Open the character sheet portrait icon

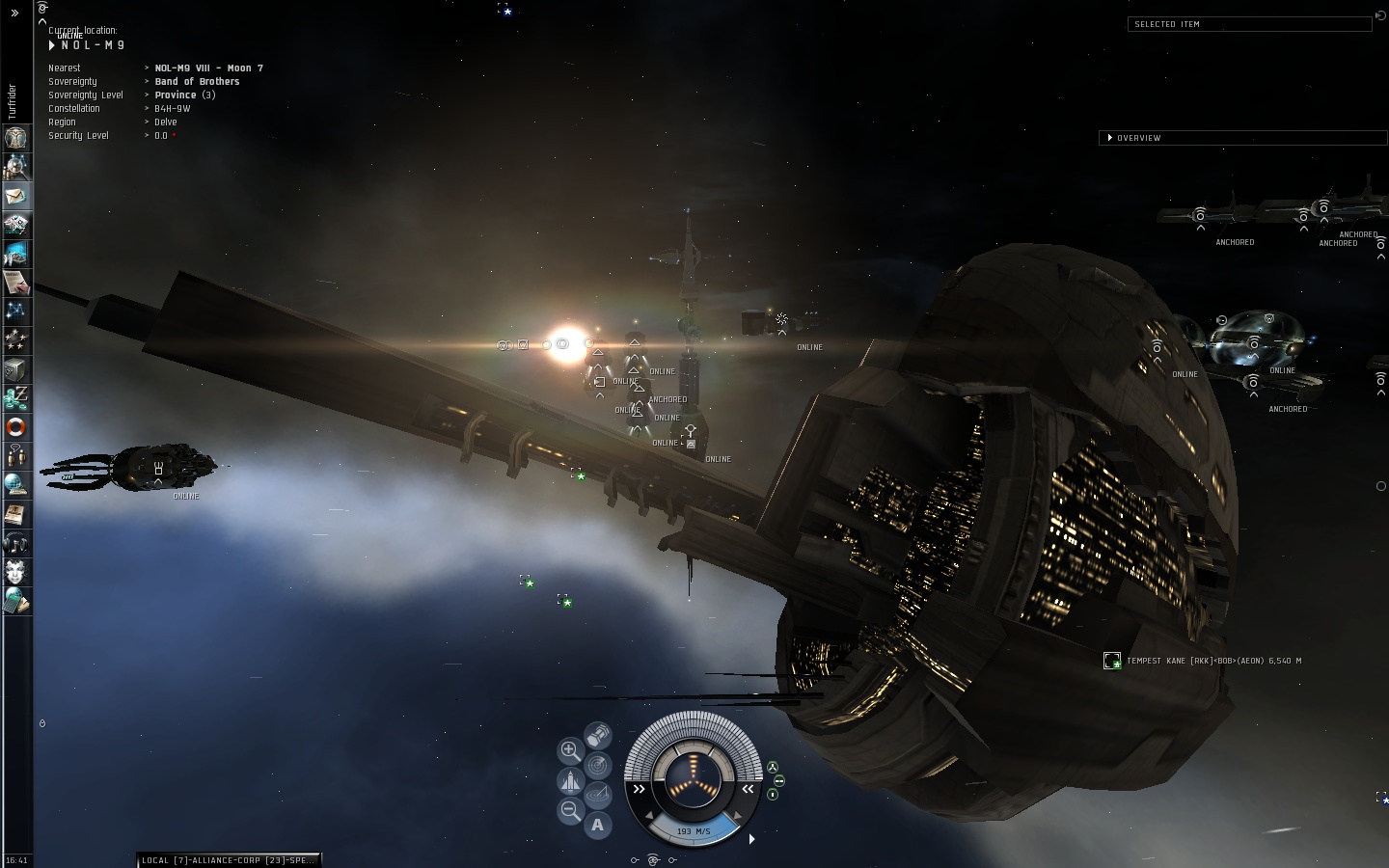click(x=16, y=138)
